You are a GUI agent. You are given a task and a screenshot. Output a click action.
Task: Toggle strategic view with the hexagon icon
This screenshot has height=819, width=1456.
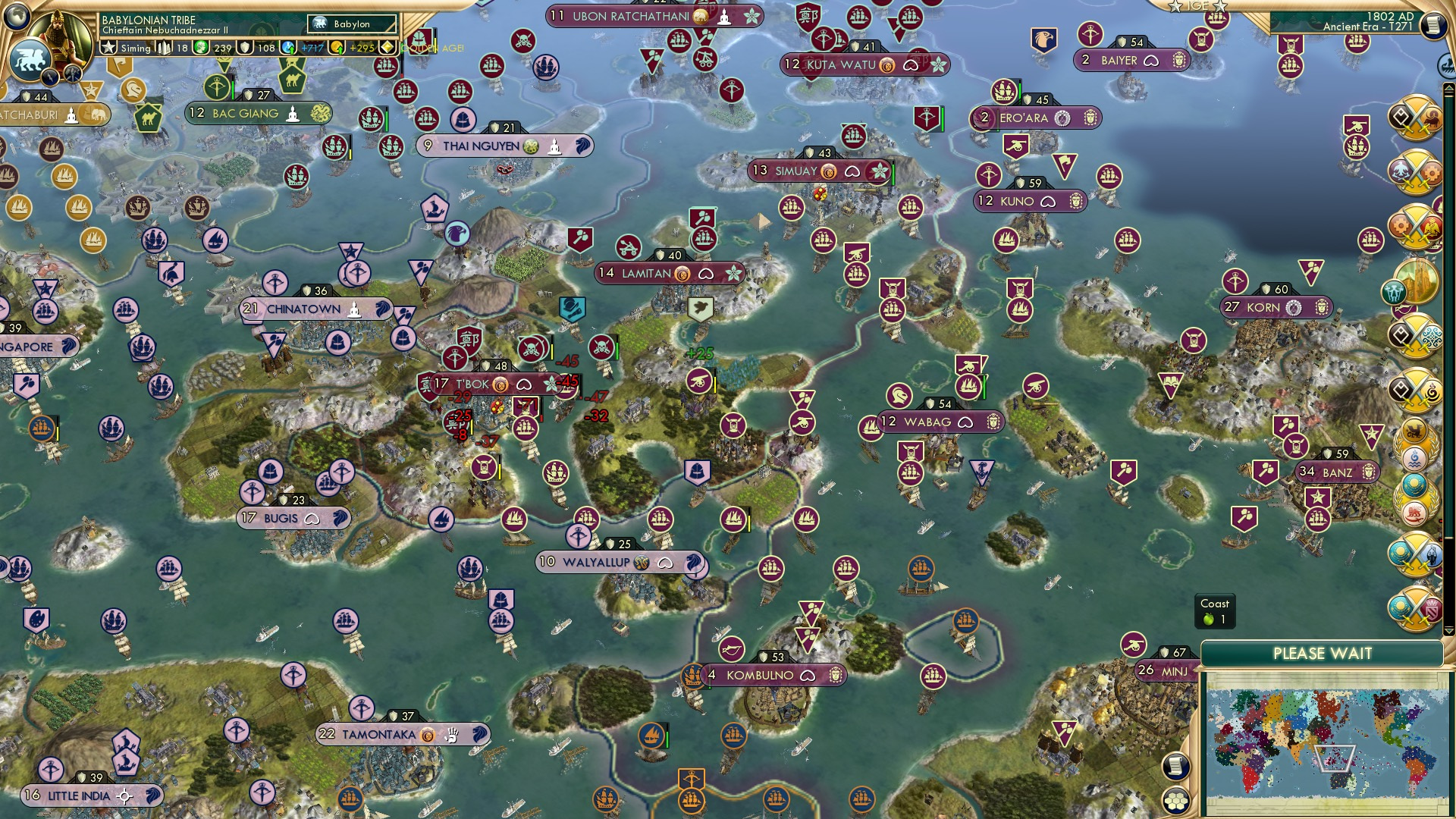coord(1176,801)
